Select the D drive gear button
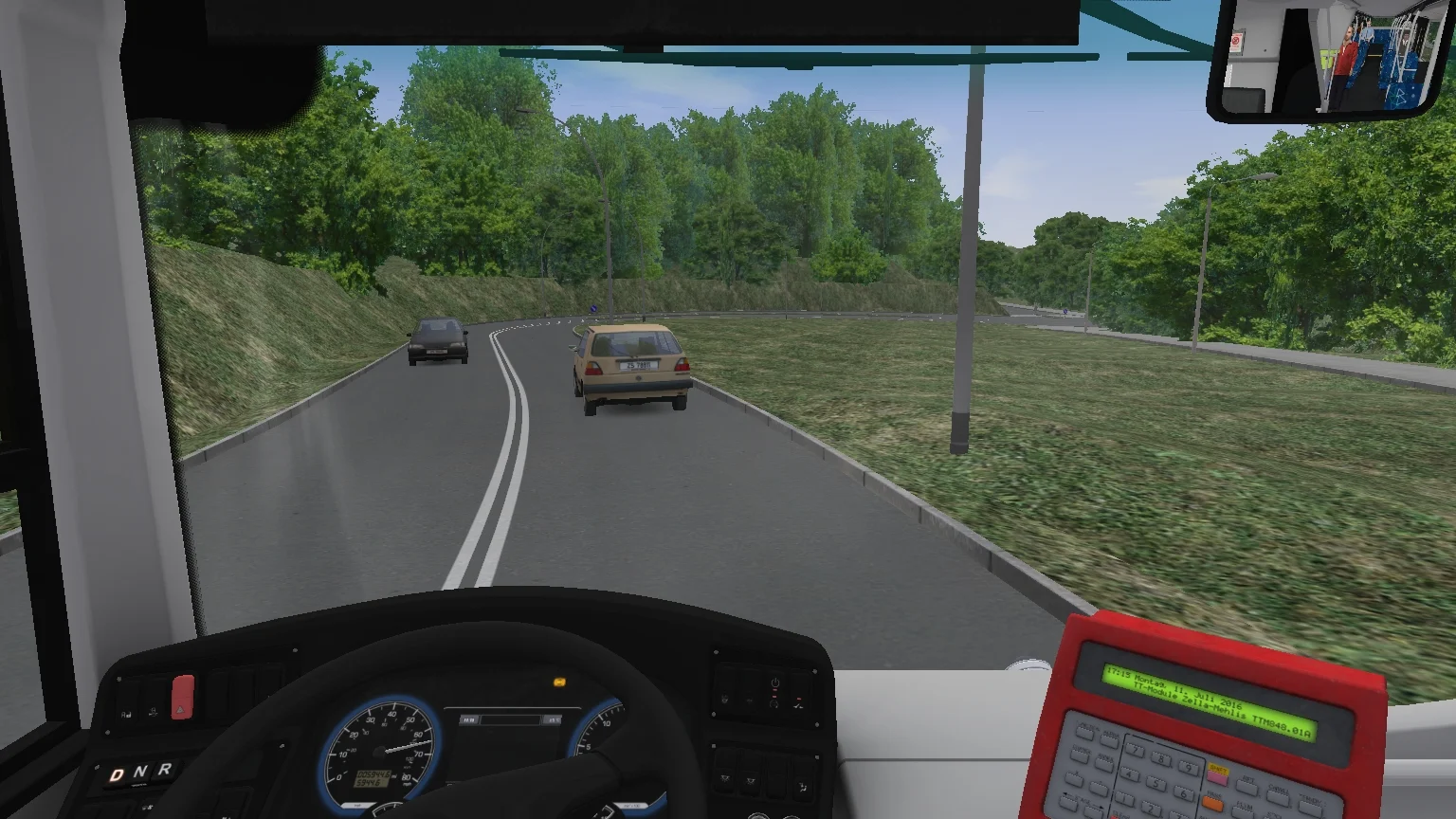The image size is (1456, 819). (117, 775)
